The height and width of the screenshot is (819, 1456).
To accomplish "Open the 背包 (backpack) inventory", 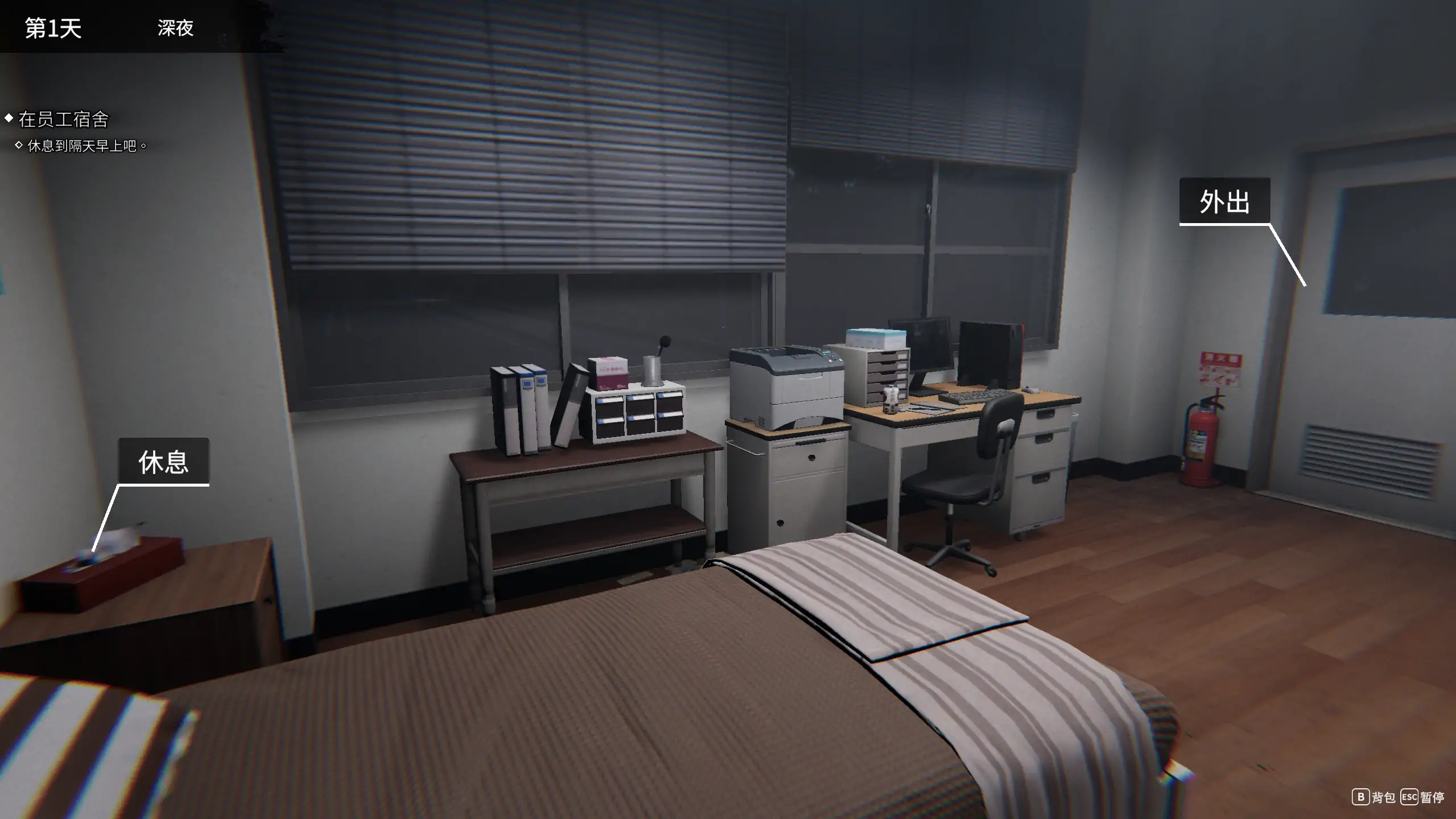I will pos(1373,797).
